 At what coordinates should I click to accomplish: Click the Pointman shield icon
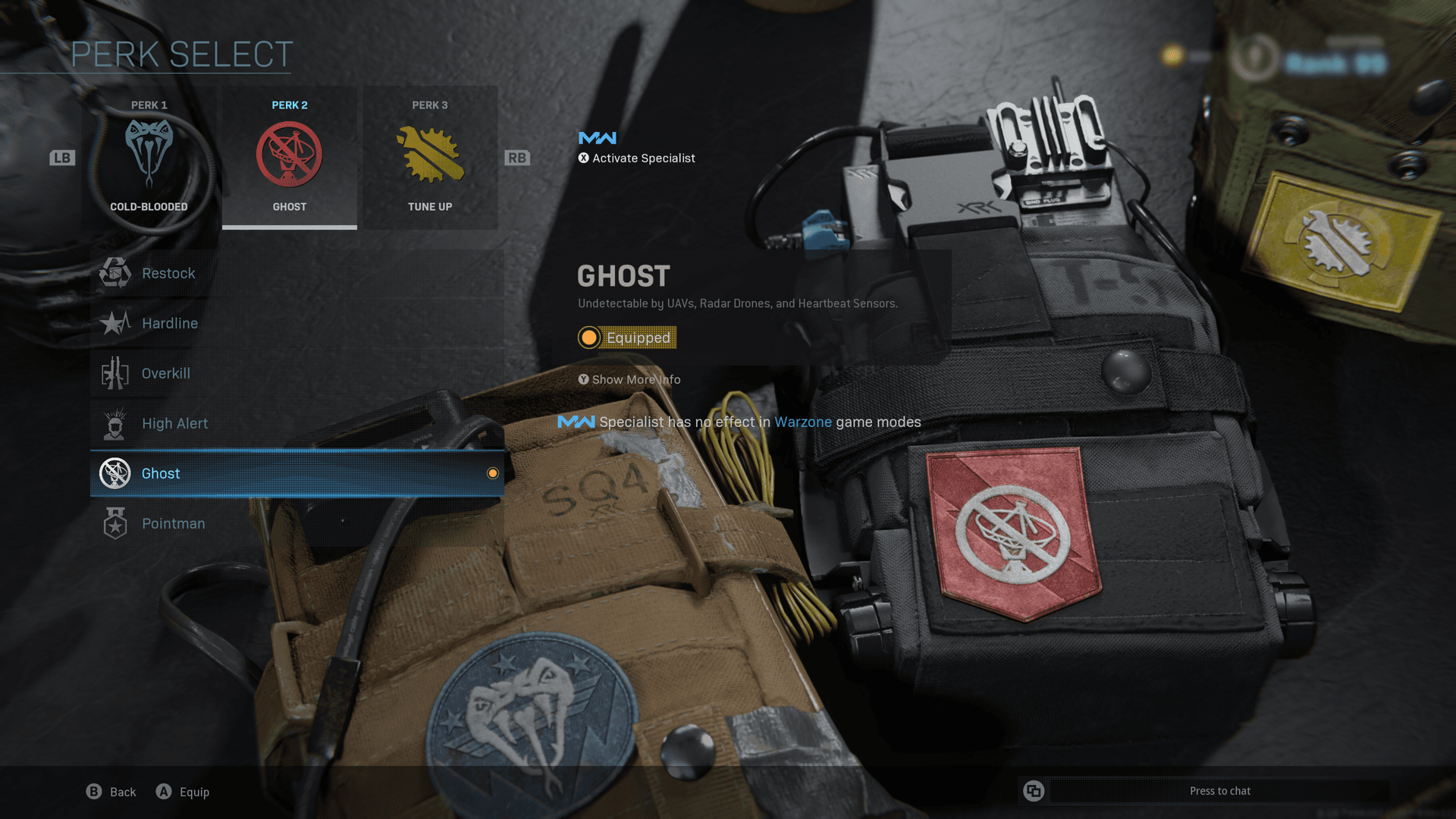[115, 522]
